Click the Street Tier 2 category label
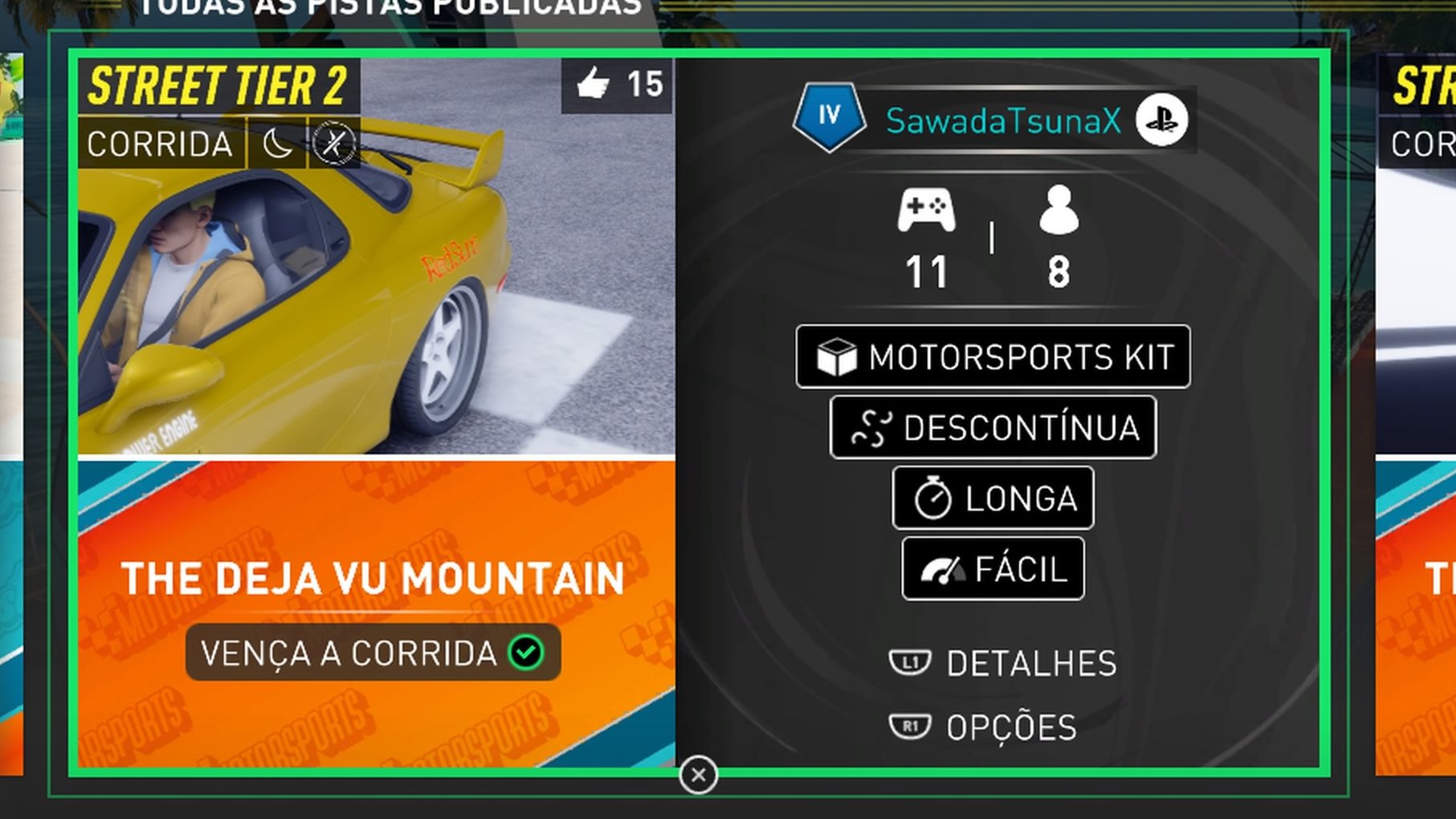 tap(218, 86)
